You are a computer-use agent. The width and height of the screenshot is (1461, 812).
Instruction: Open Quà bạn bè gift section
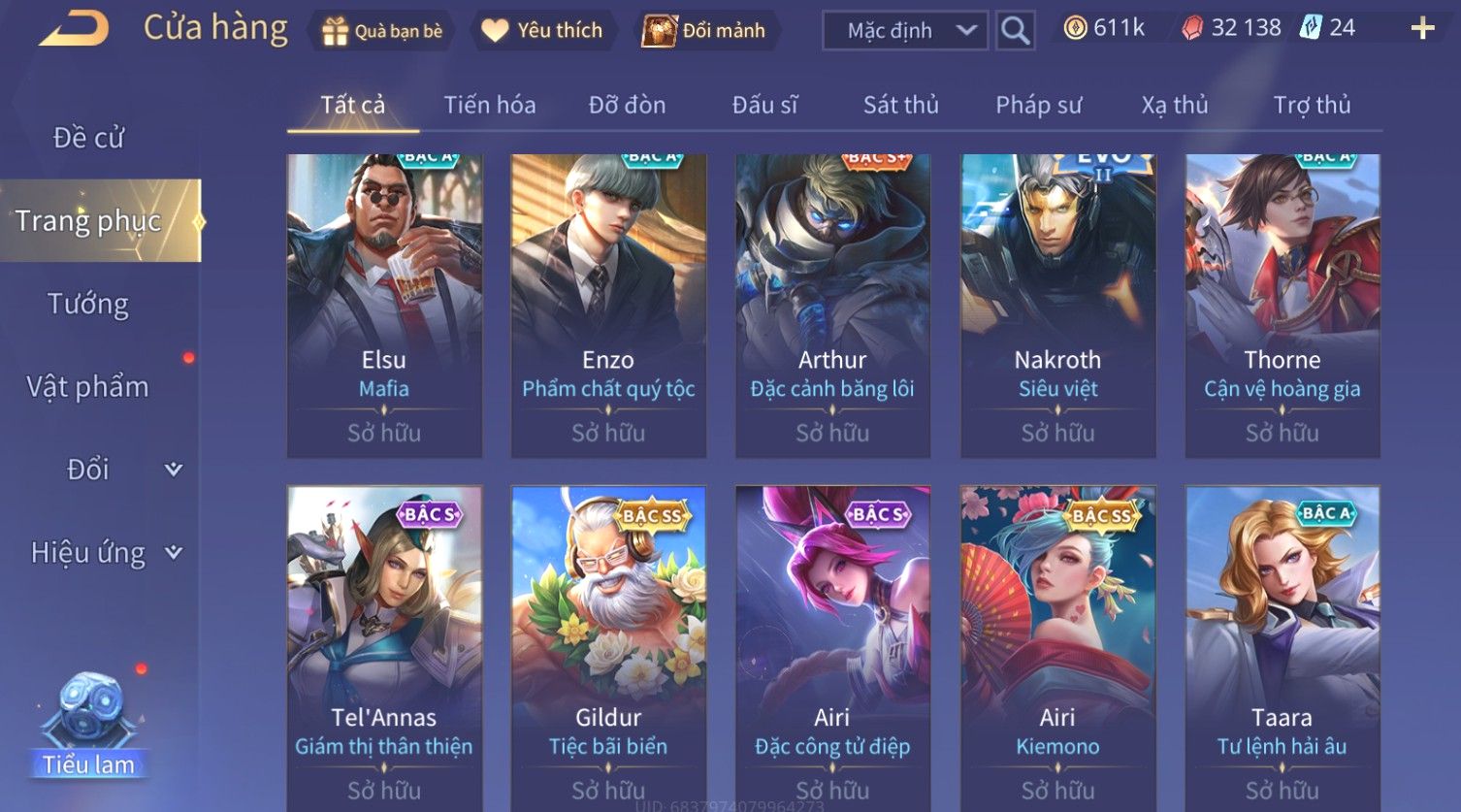381,31
